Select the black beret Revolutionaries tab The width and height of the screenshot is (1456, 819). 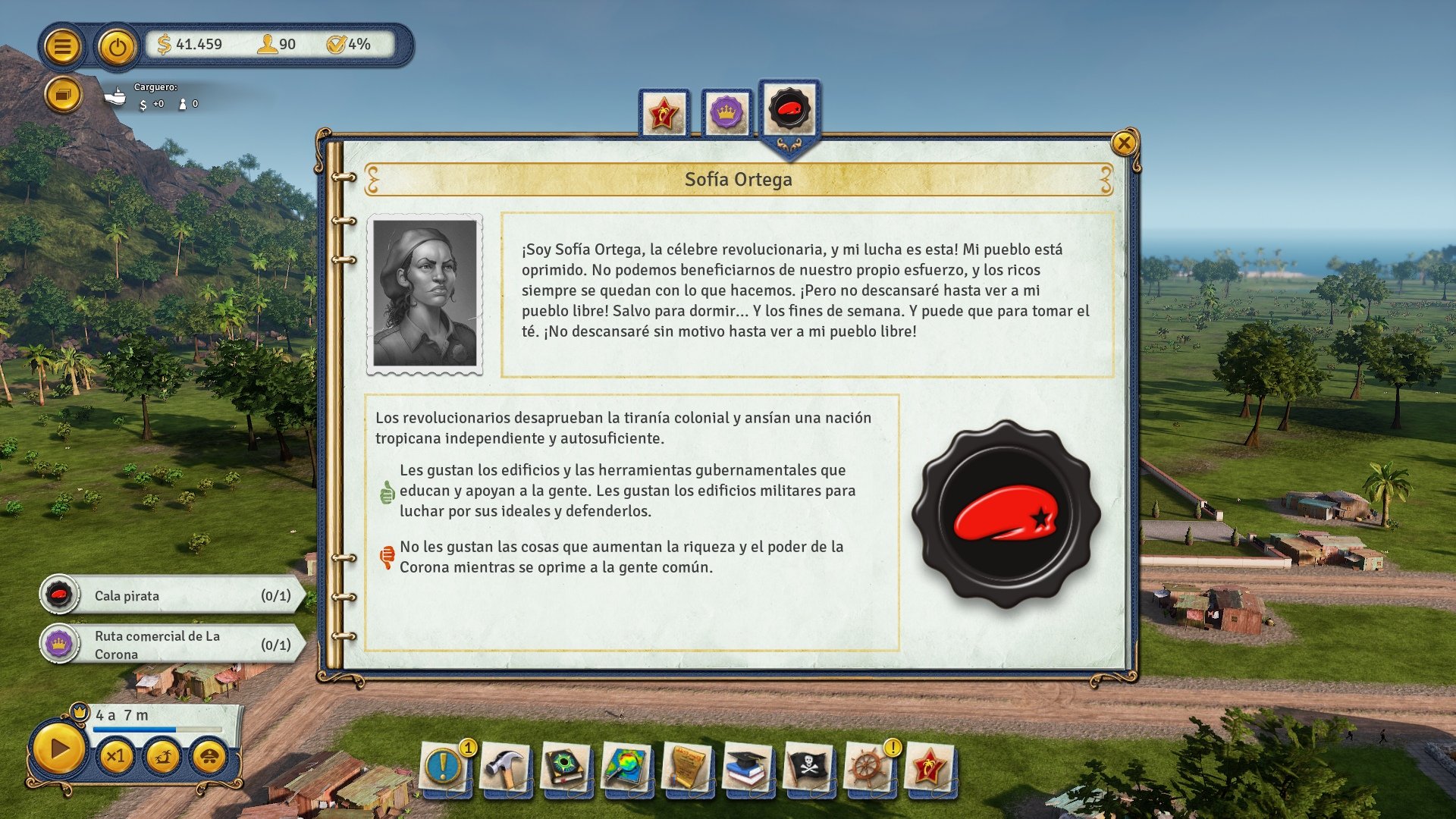click(x=790, y=110)
